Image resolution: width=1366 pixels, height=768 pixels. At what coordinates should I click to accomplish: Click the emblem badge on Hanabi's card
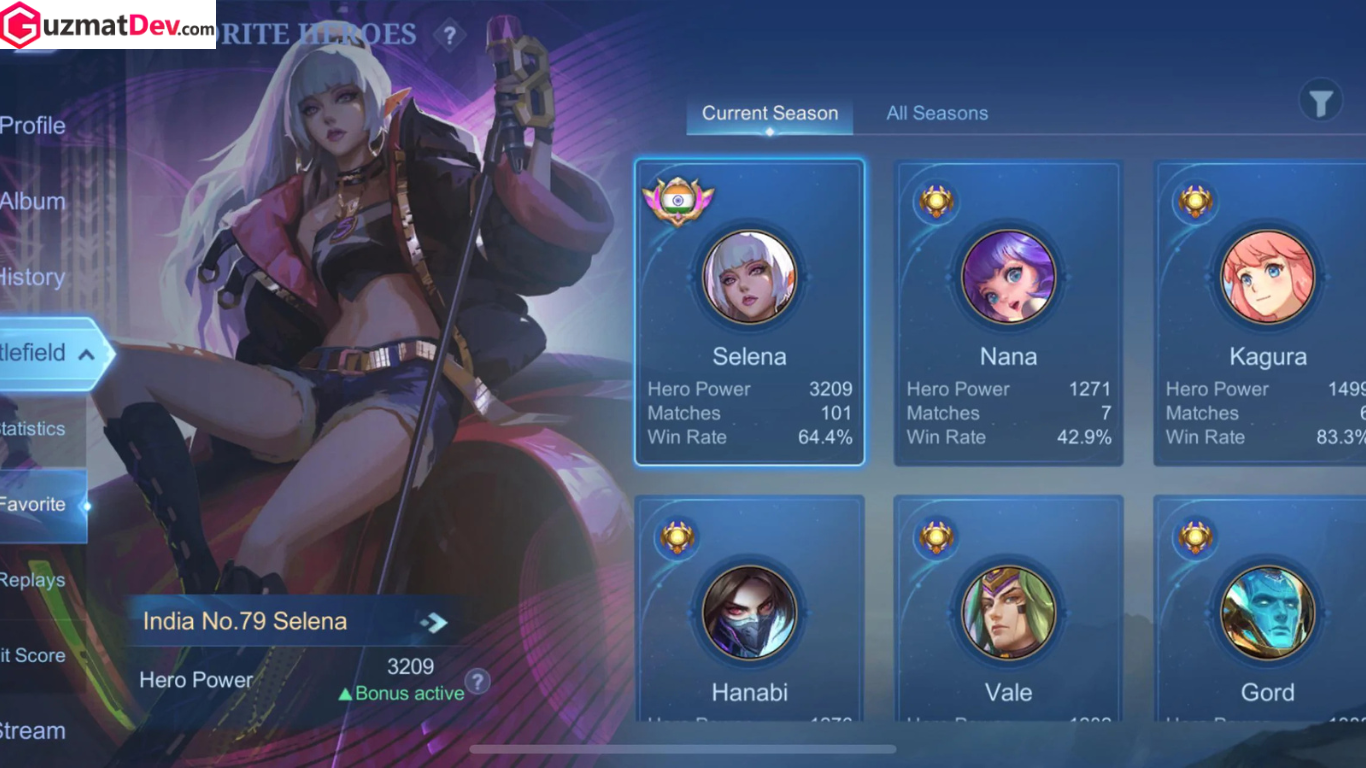click(678, 537)
